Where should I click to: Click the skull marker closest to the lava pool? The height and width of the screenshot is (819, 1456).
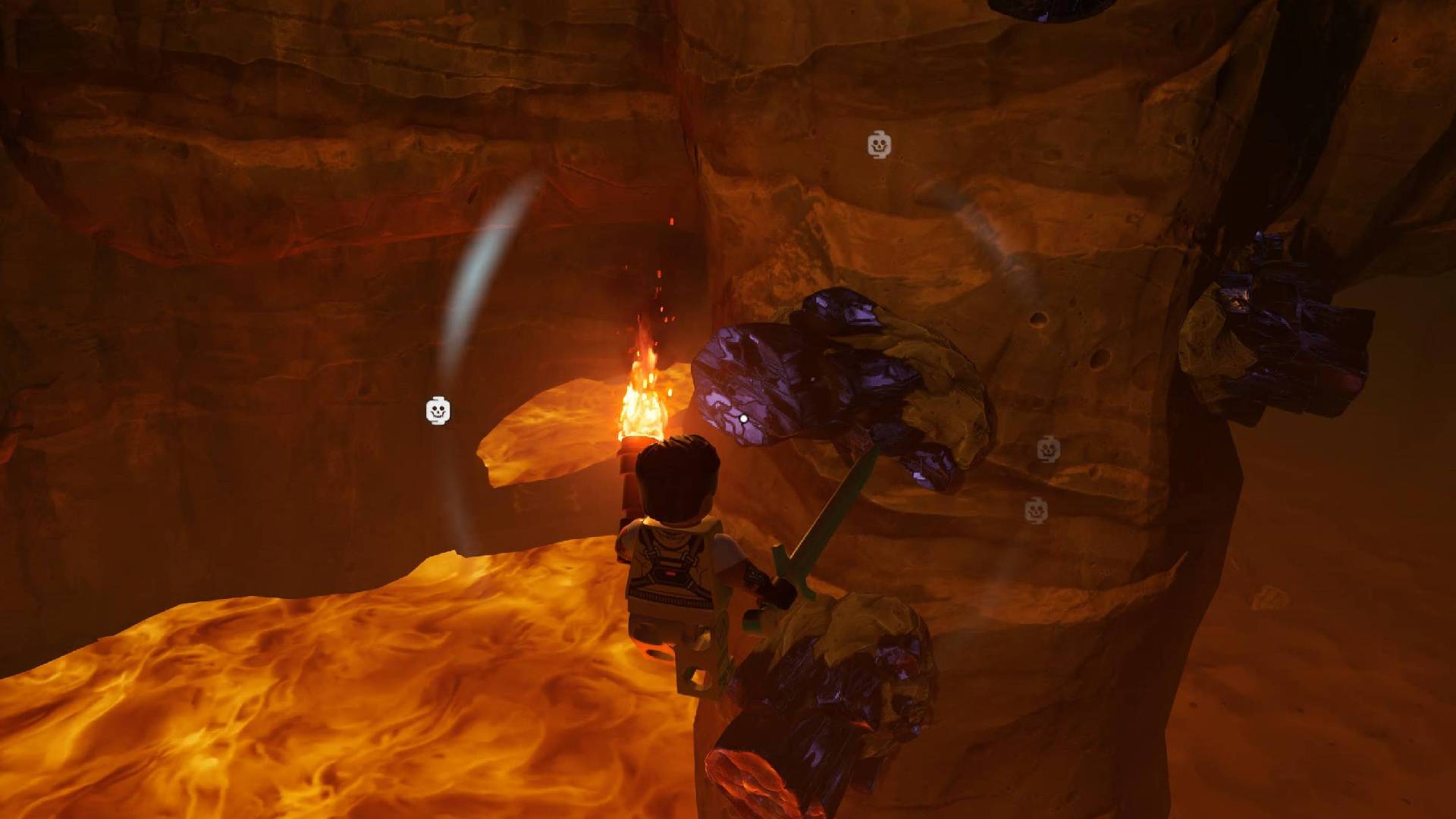[x=438, y=410]
